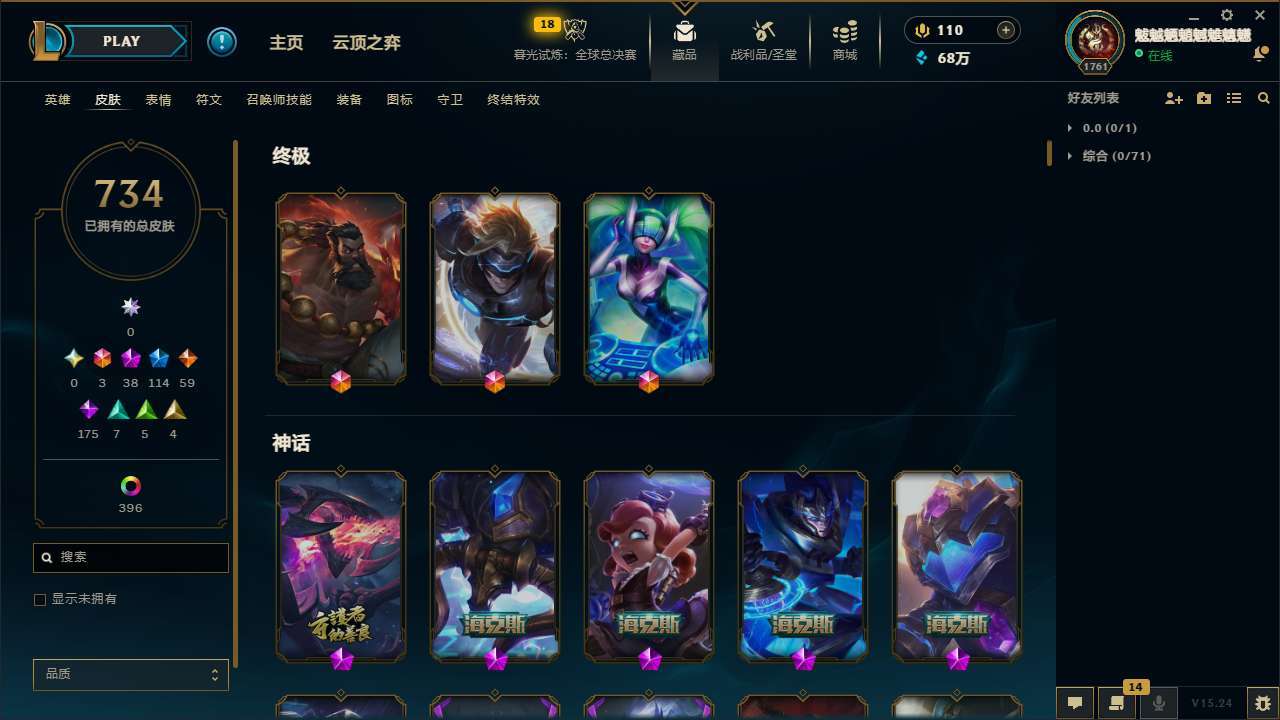Open the 品质 quality dropdown
Image resolution: width=1280 pixels, height=720 pixels.
tap(130, 674)
